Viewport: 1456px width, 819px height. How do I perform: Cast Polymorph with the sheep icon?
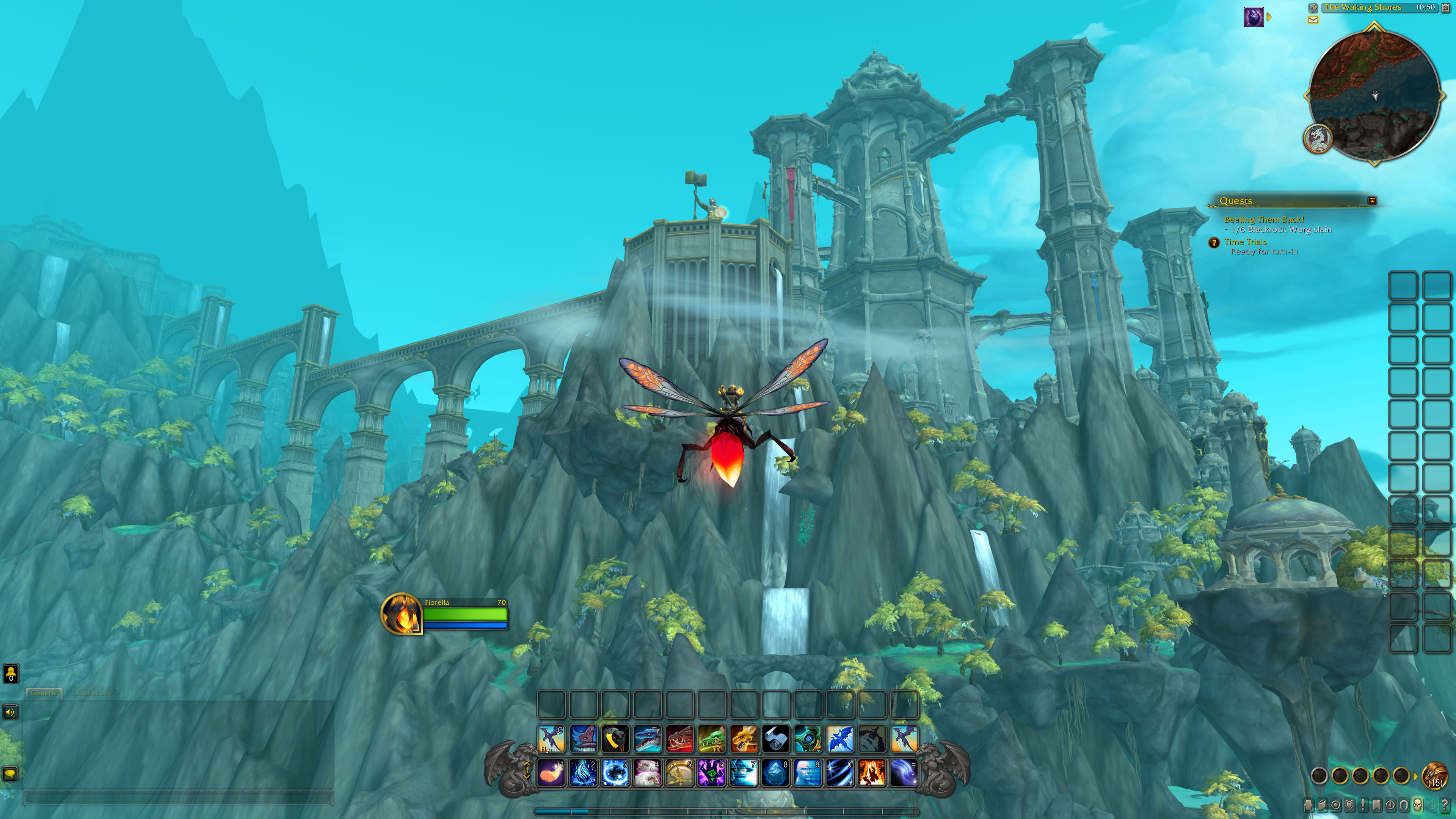tap(647, 773)
